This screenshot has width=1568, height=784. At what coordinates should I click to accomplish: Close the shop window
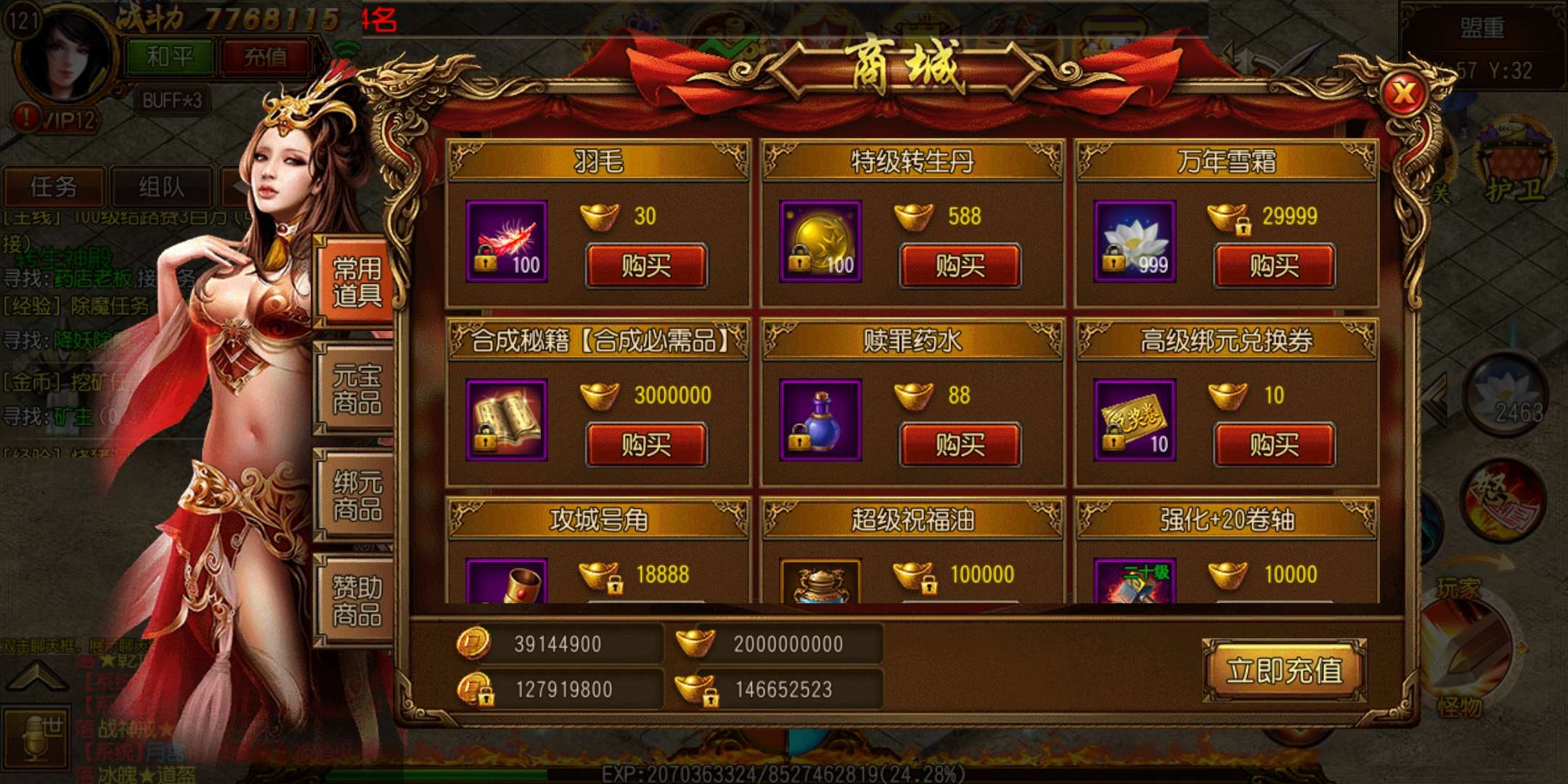coord(1404,93)
